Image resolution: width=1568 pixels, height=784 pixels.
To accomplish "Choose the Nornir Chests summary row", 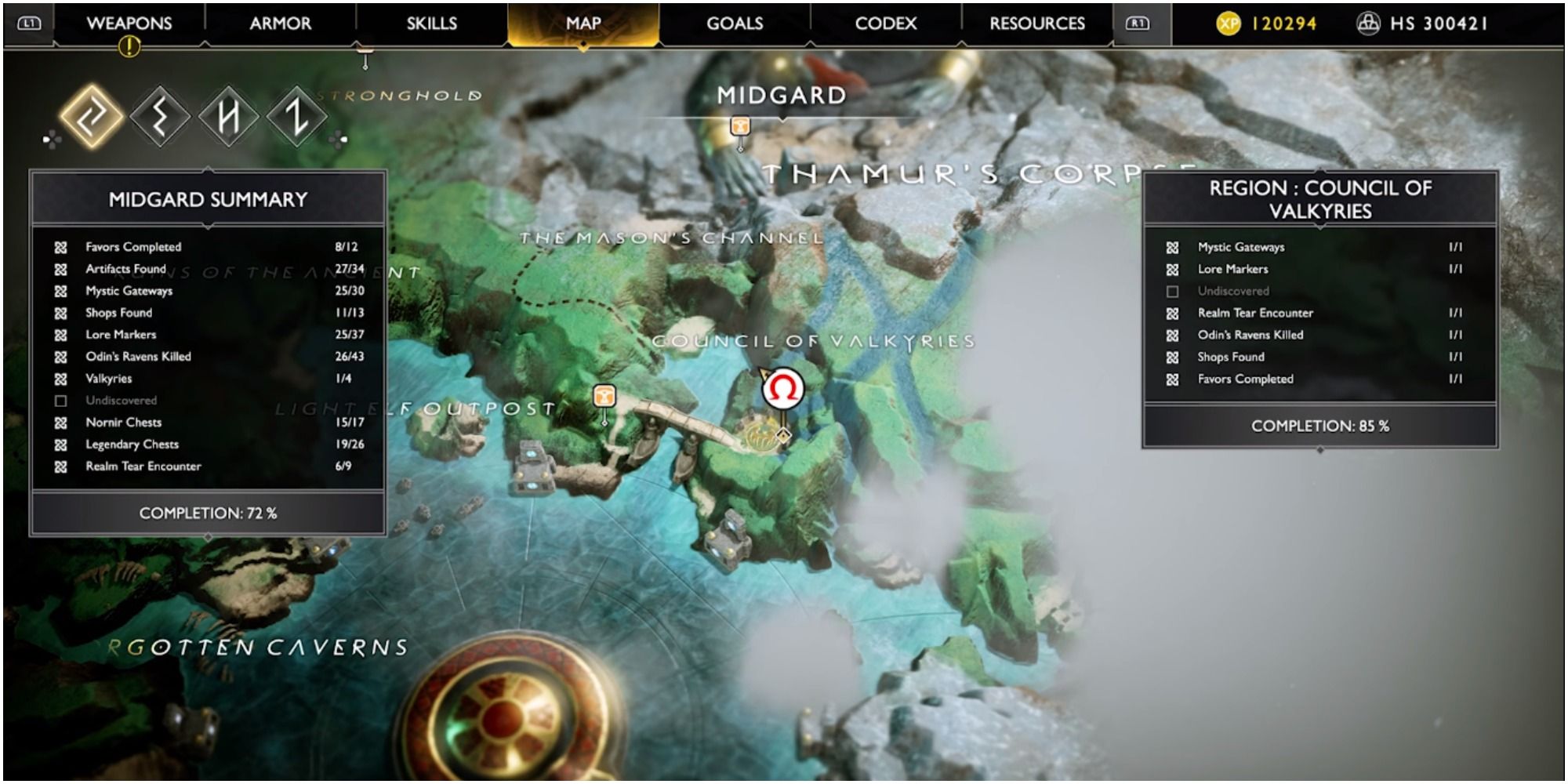I will point(124,423).
